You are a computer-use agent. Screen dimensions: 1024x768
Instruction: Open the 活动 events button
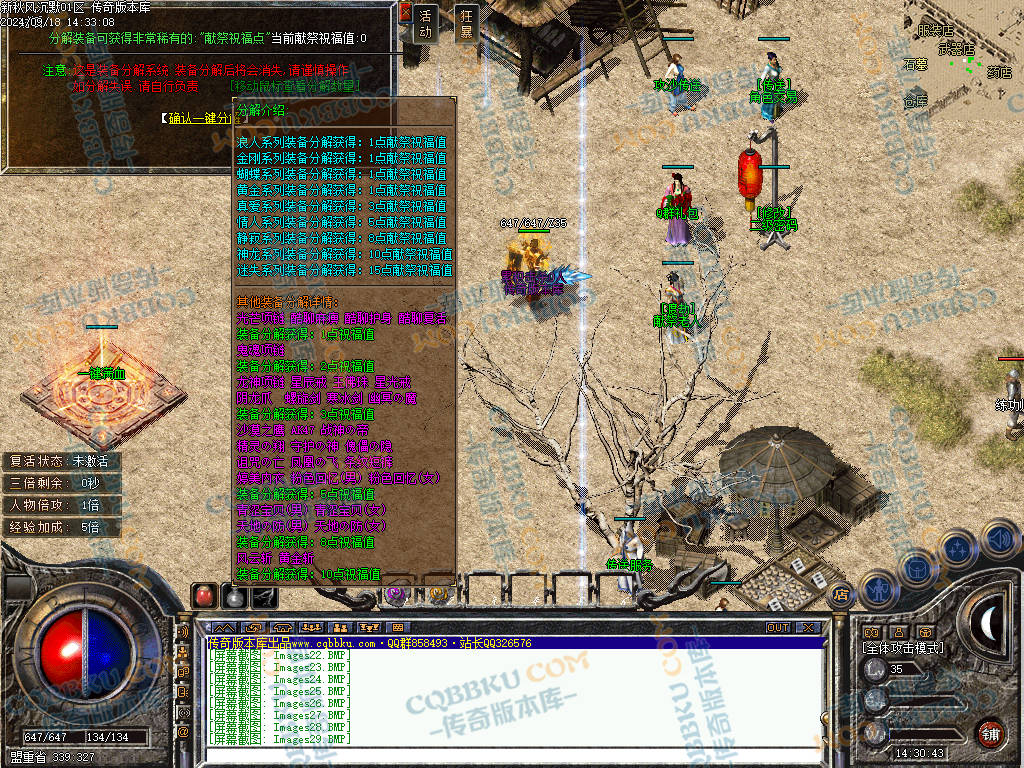point(427,24)
